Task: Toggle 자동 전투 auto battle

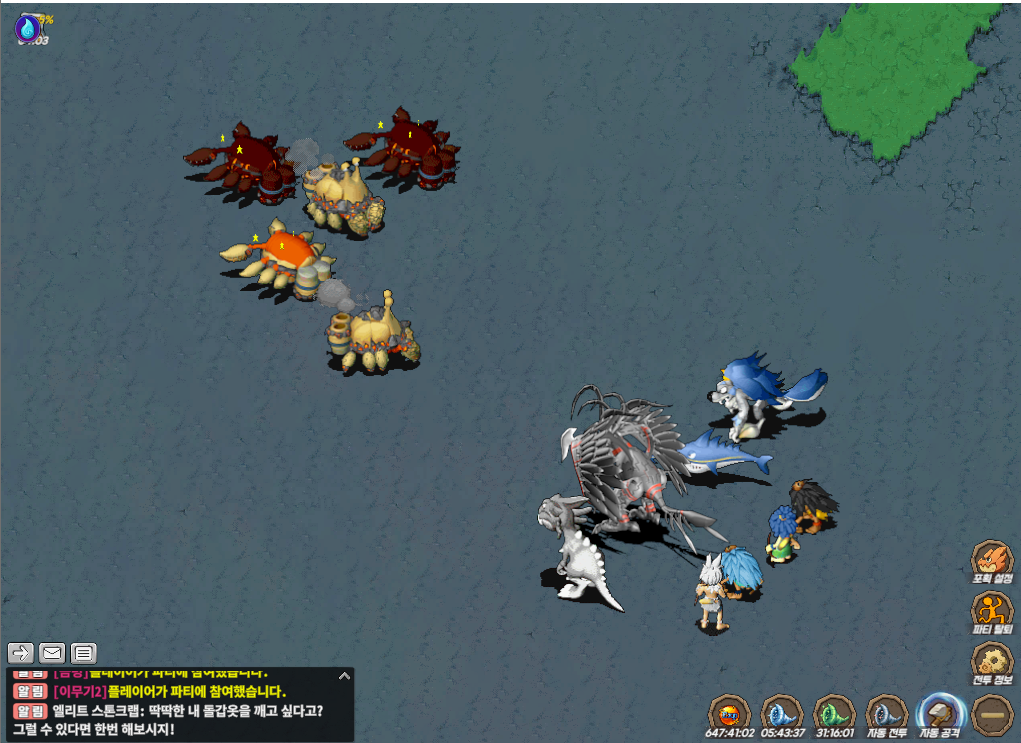Action: (x=886, y=714)
